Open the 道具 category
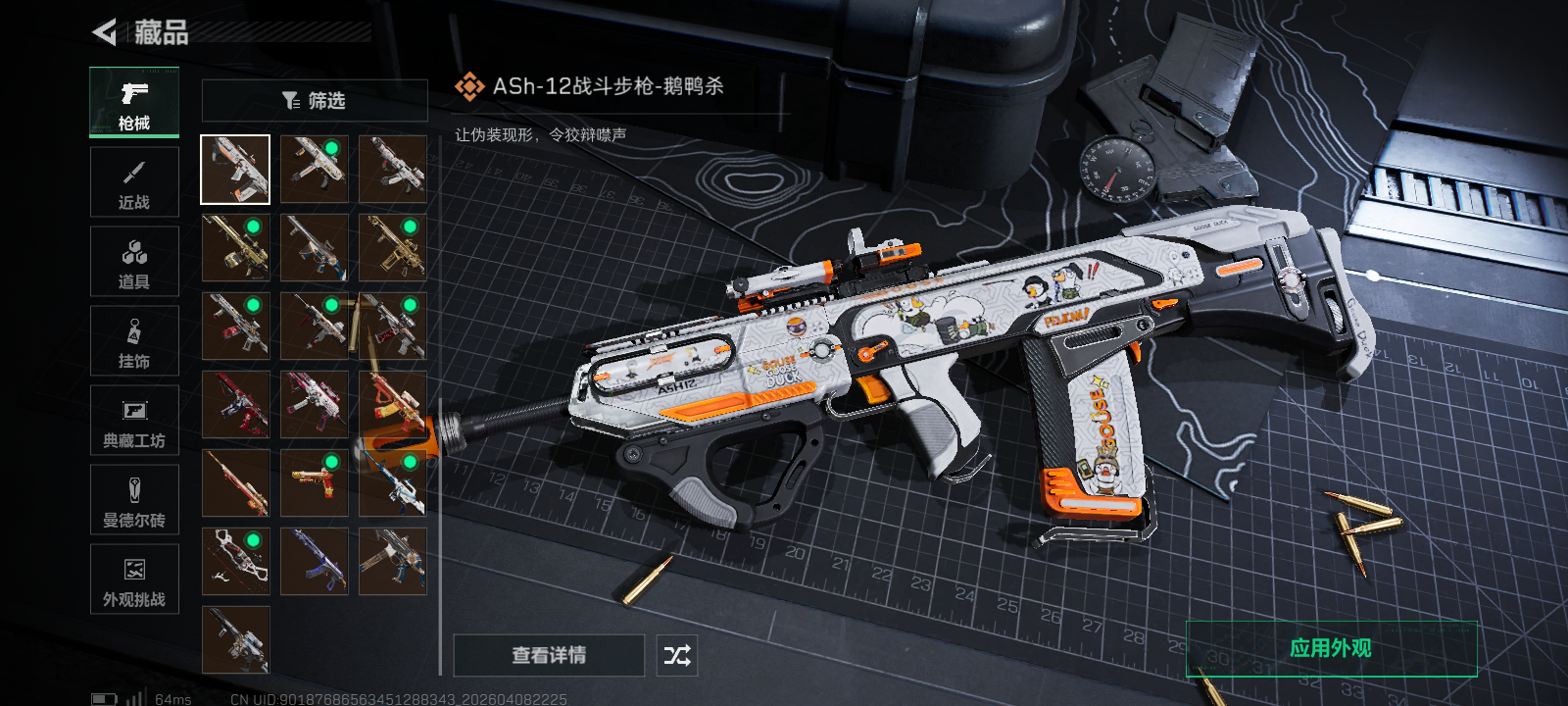 (x=134, y=262)
